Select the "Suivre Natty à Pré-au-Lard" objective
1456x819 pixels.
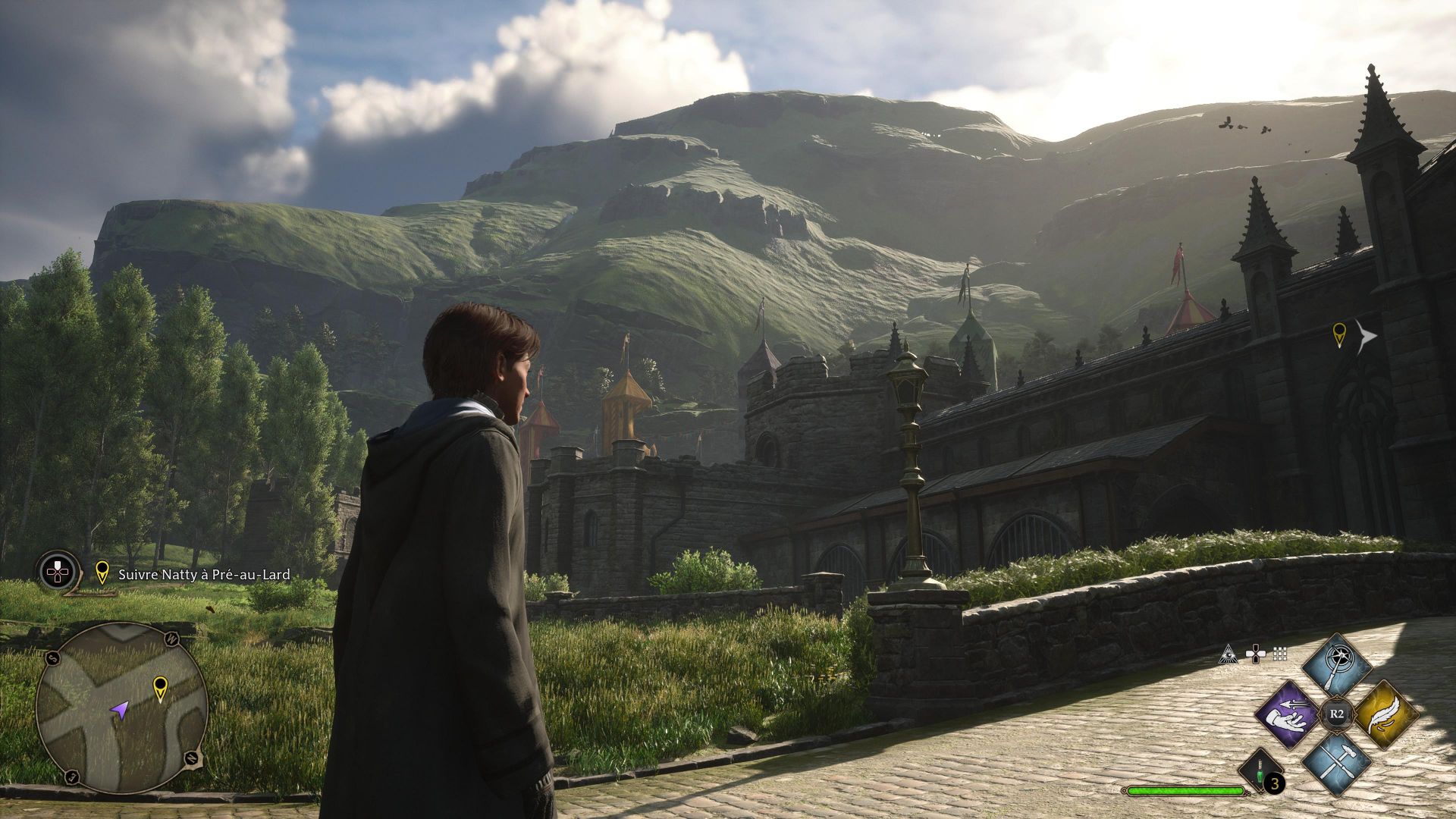point(204,575)
